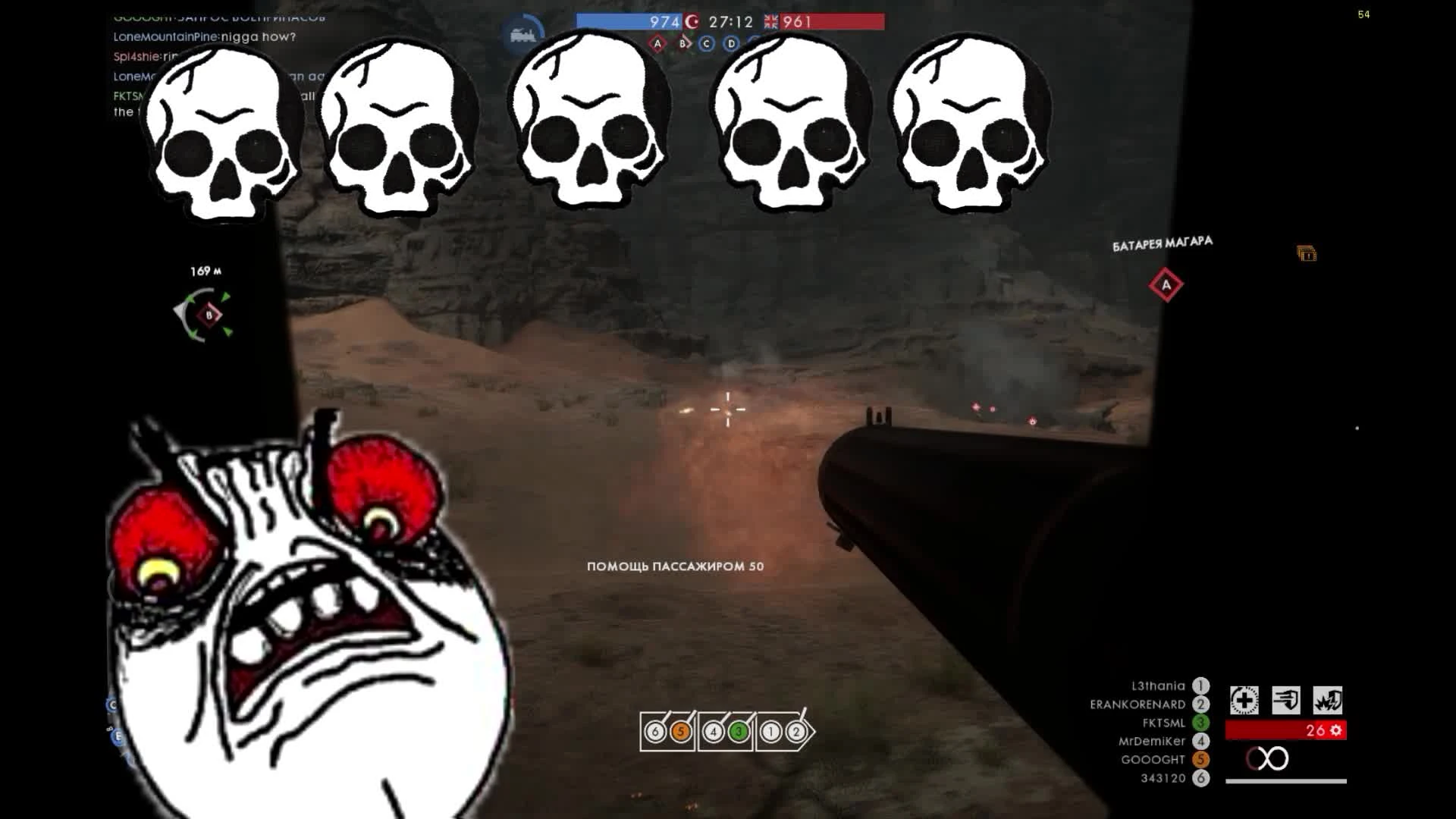Select seat 5 in the vehicle seat selector

[681, 733]
